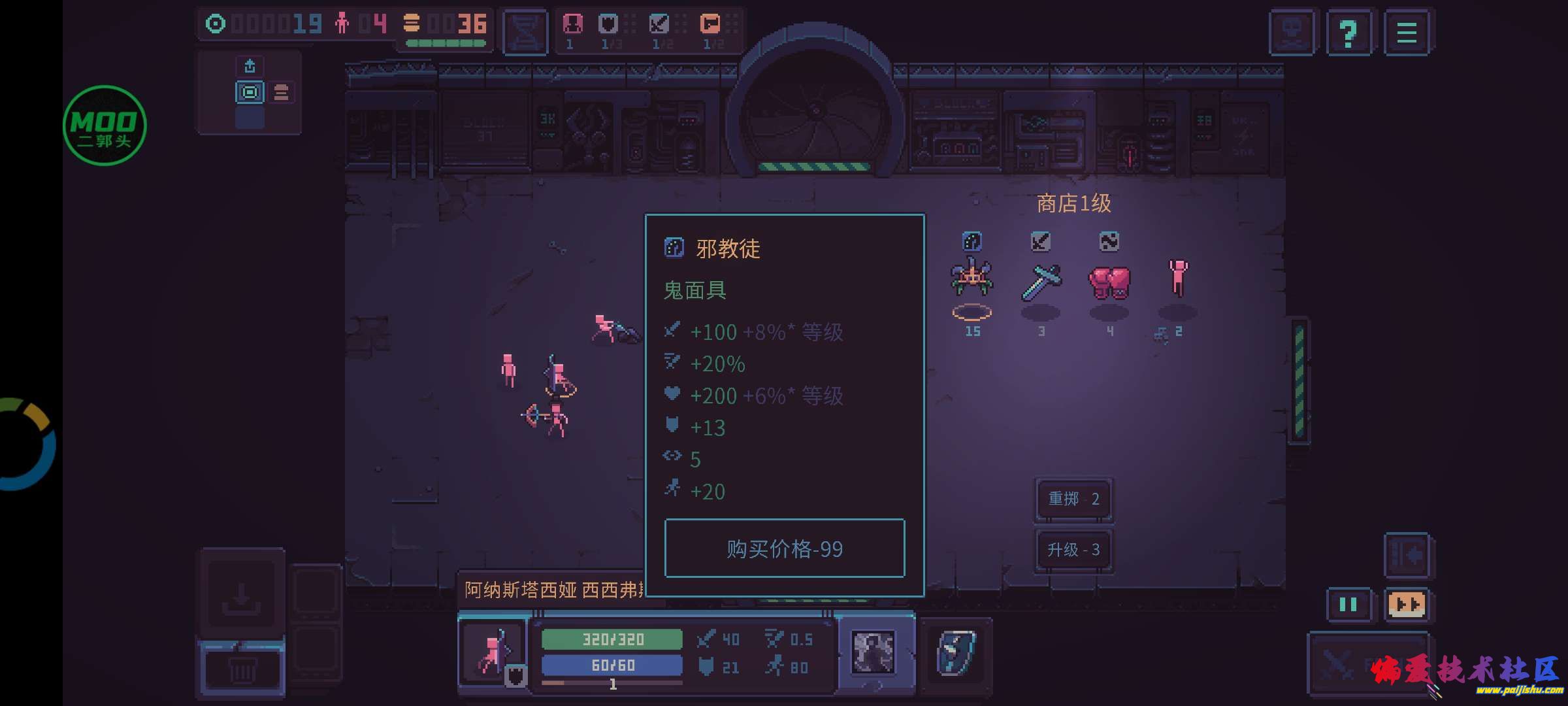The height and width of the screenshot is (706, 1568).
Task: Open the green MOD overlay badge
Action: 105,126
